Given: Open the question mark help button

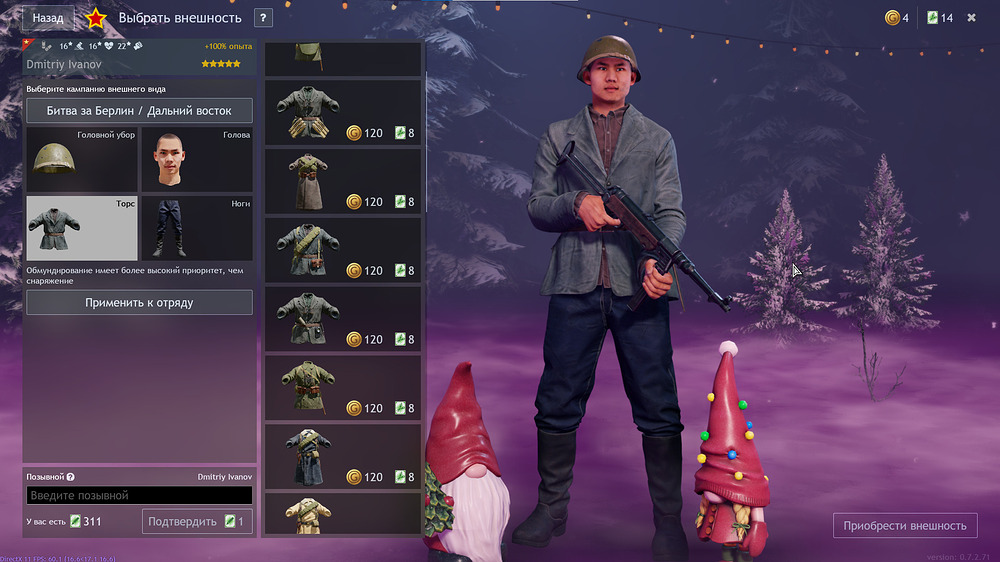Looking at the screenshot, I should click(263, 18).
